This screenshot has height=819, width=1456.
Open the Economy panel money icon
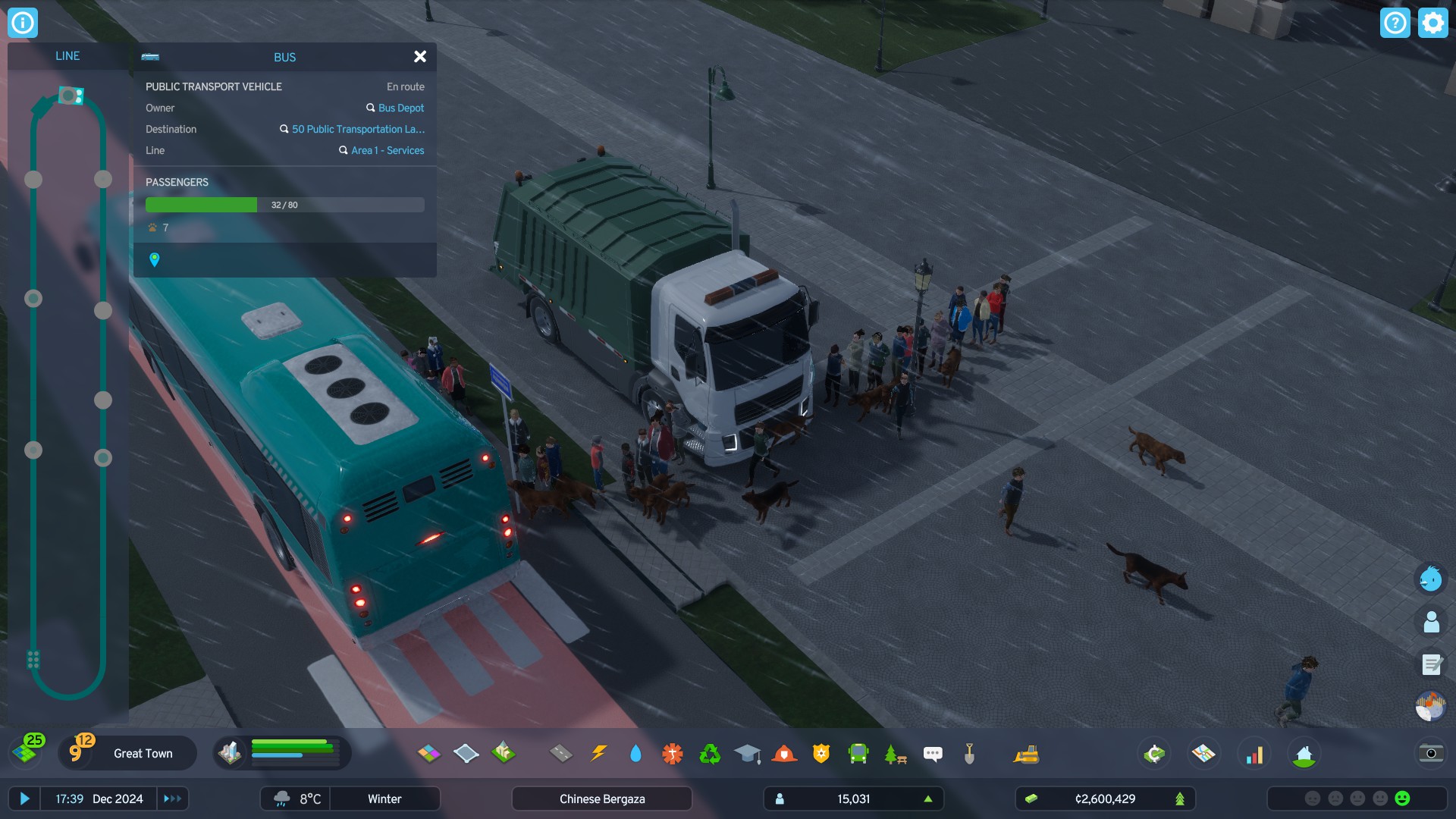click(1153, 754)
